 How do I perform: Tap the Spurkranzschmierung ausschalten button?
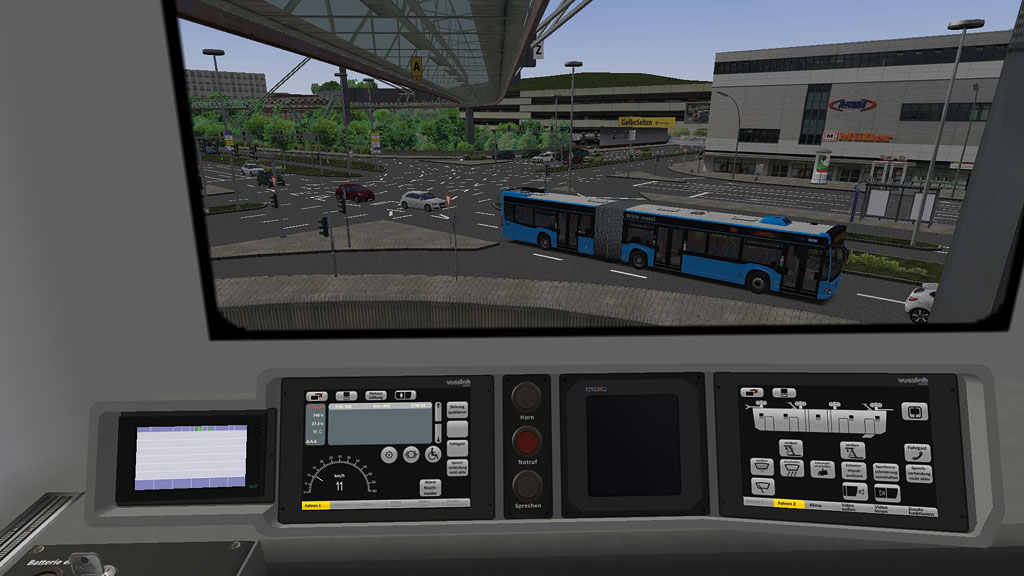(884, 471)
